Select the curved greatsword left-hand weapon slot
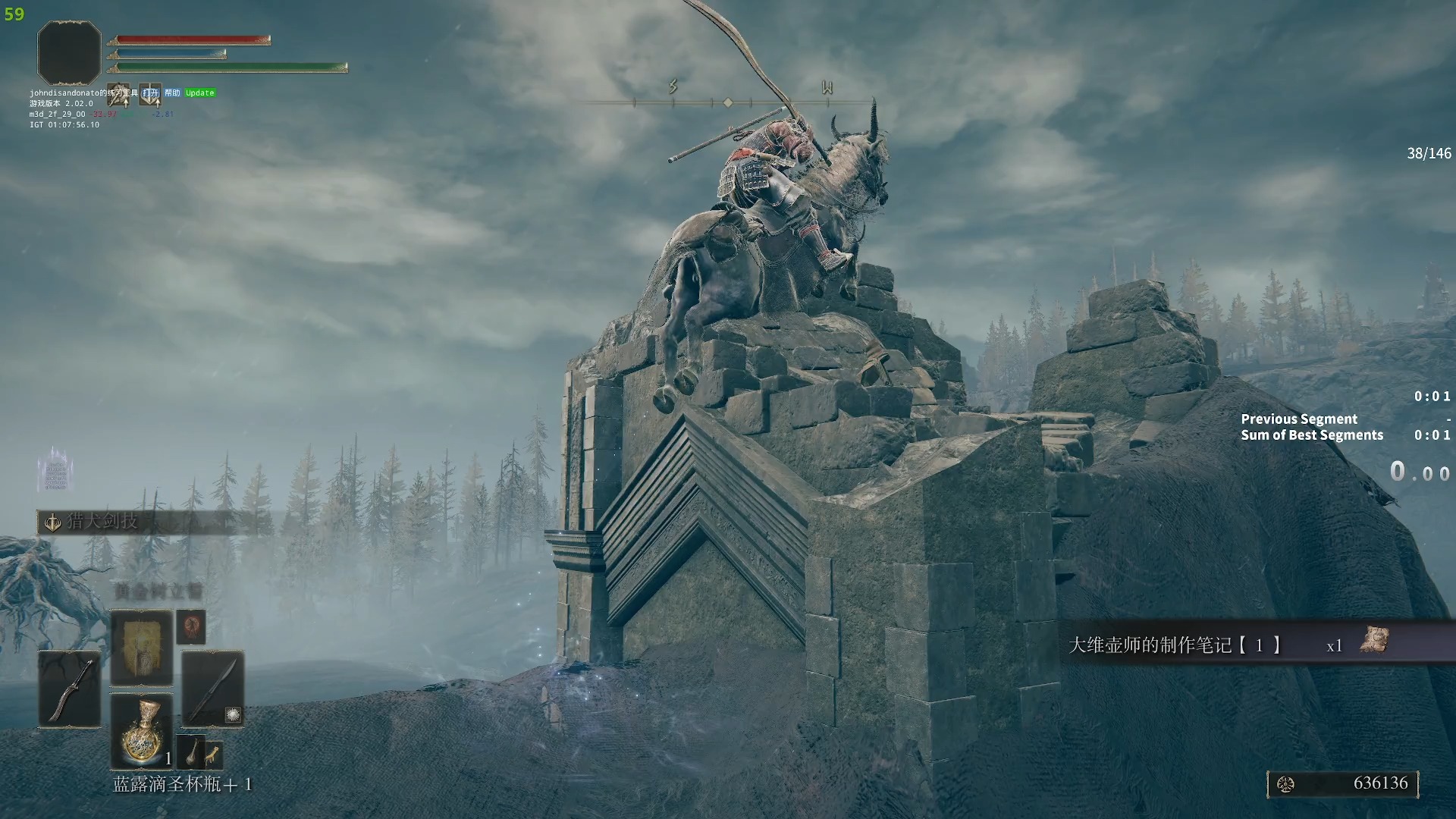The width and height of the screenshot is (1456, 819). pyautogui.click(x=70, y=689)
